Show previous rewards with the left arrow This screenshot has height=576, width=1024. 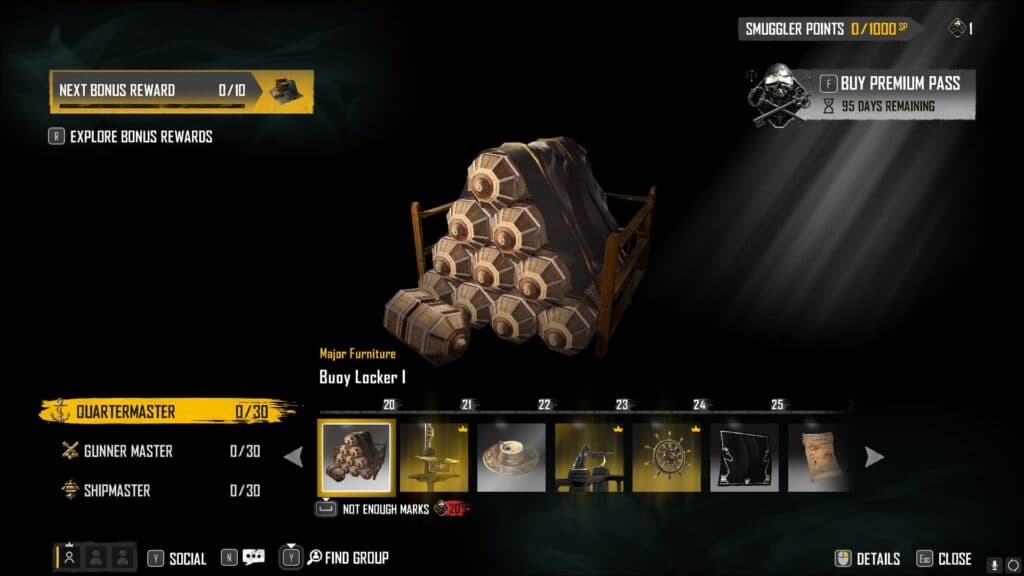(x=294, y=457)
